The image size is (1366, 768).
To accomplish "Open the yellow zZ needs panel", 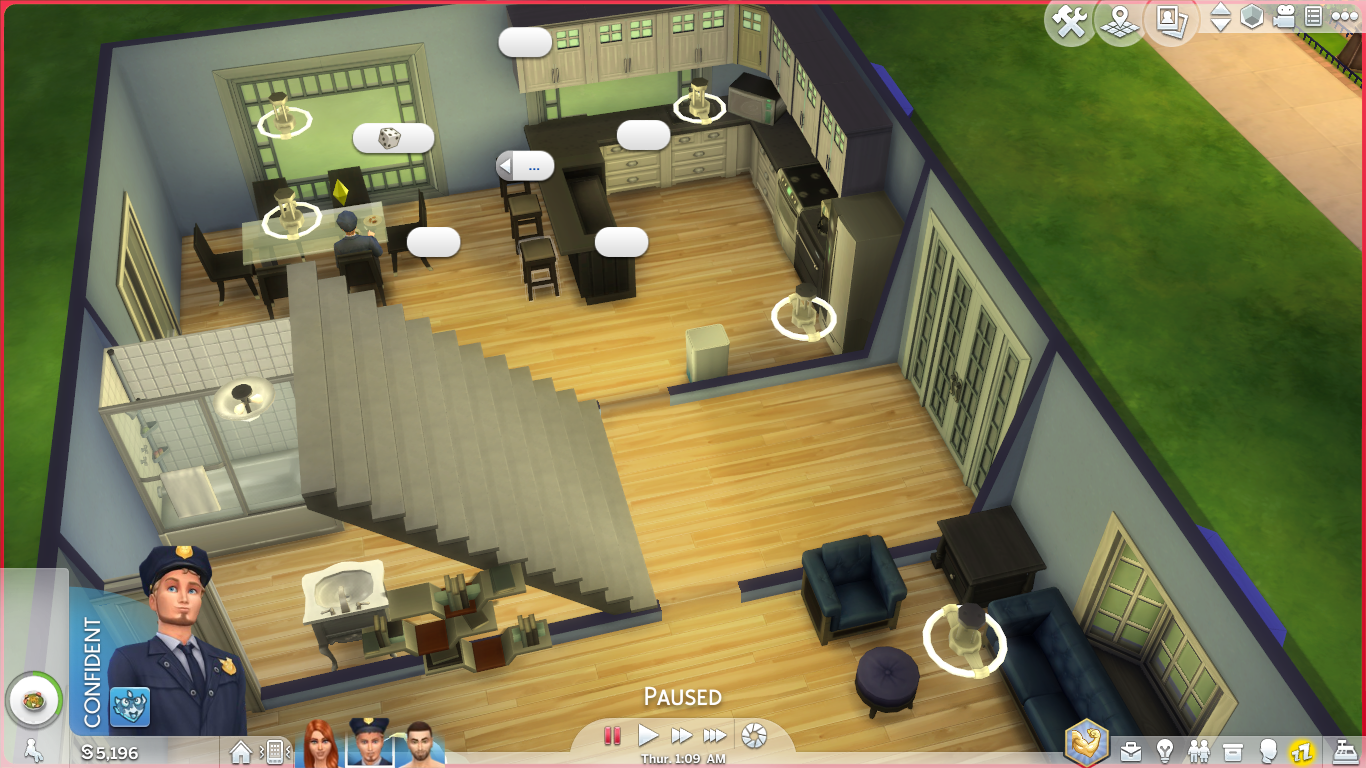I will pos(1301,751).
